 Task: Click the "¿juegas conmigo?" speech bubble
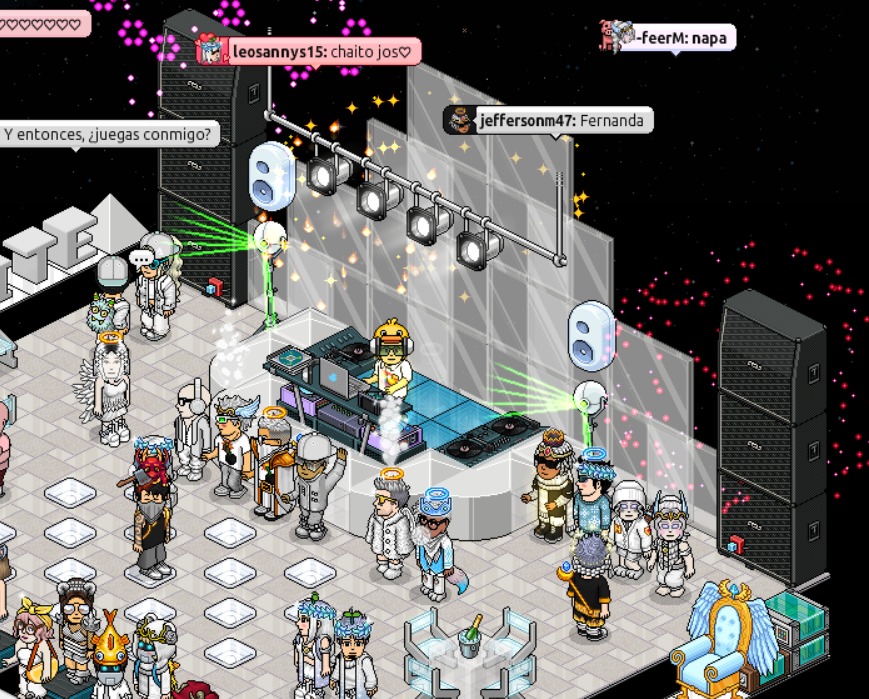(108, 133)
